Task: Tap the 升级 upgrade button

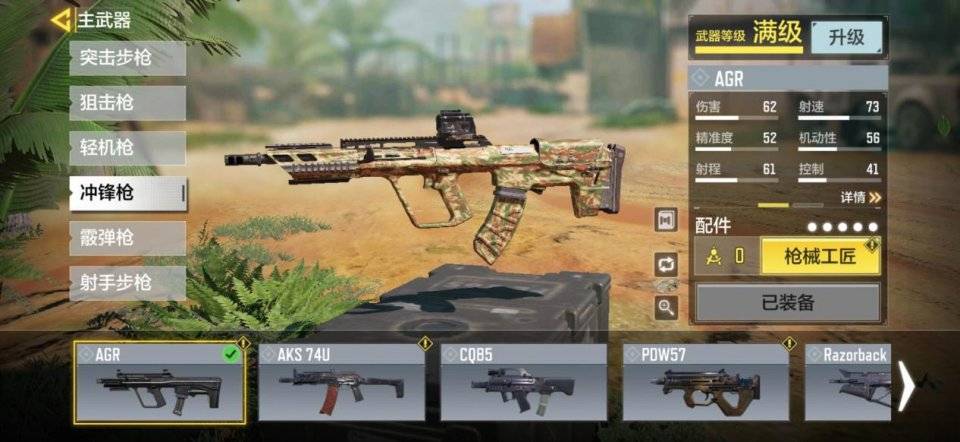Action: (846, 37)
